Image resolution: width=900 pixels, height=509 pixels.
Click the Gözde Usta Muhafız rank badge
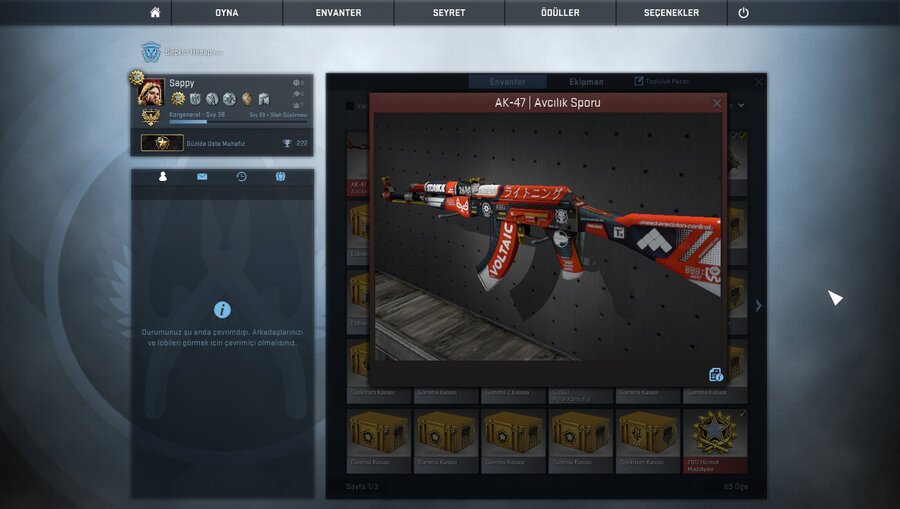click(161, 143)
